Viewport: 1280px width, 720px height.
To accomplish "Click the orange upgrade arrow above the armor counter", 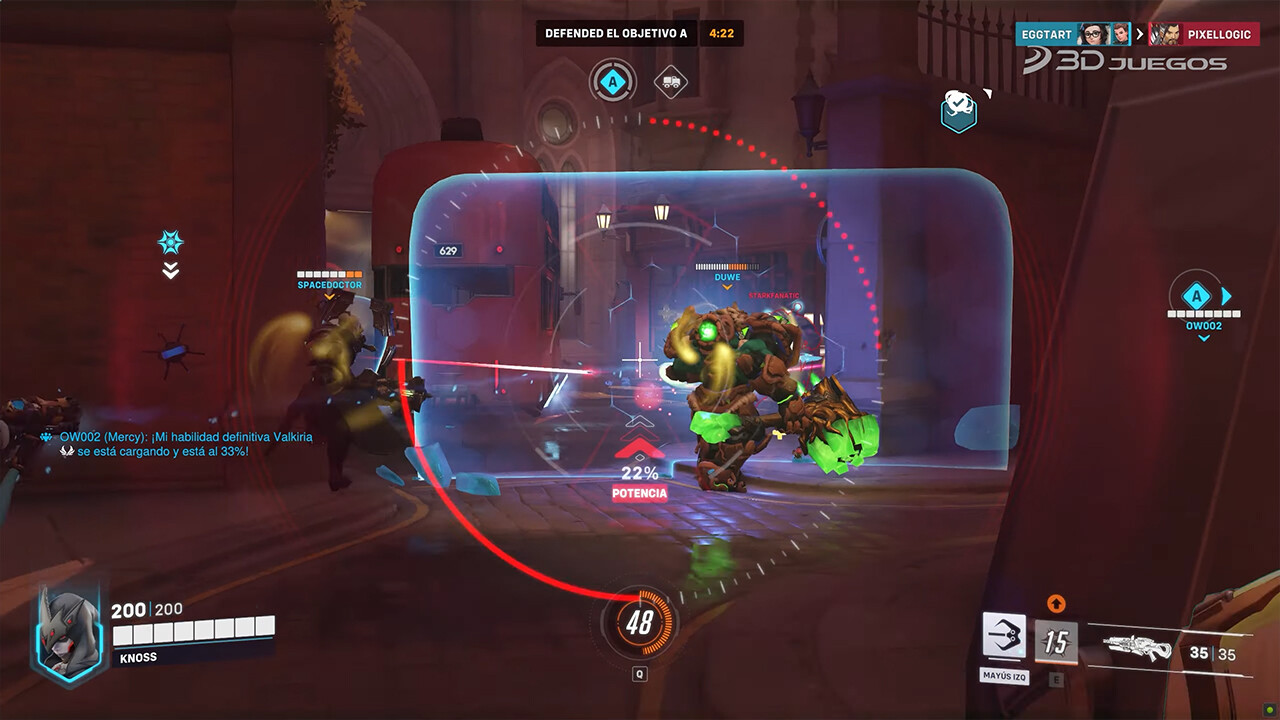I will coord(1057,602).
